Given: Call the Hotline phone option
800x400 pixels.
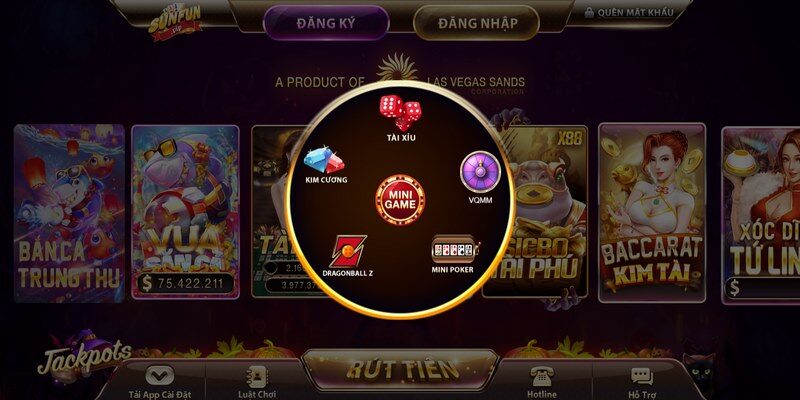Looking at the screenshot, I should click(542, 381).
